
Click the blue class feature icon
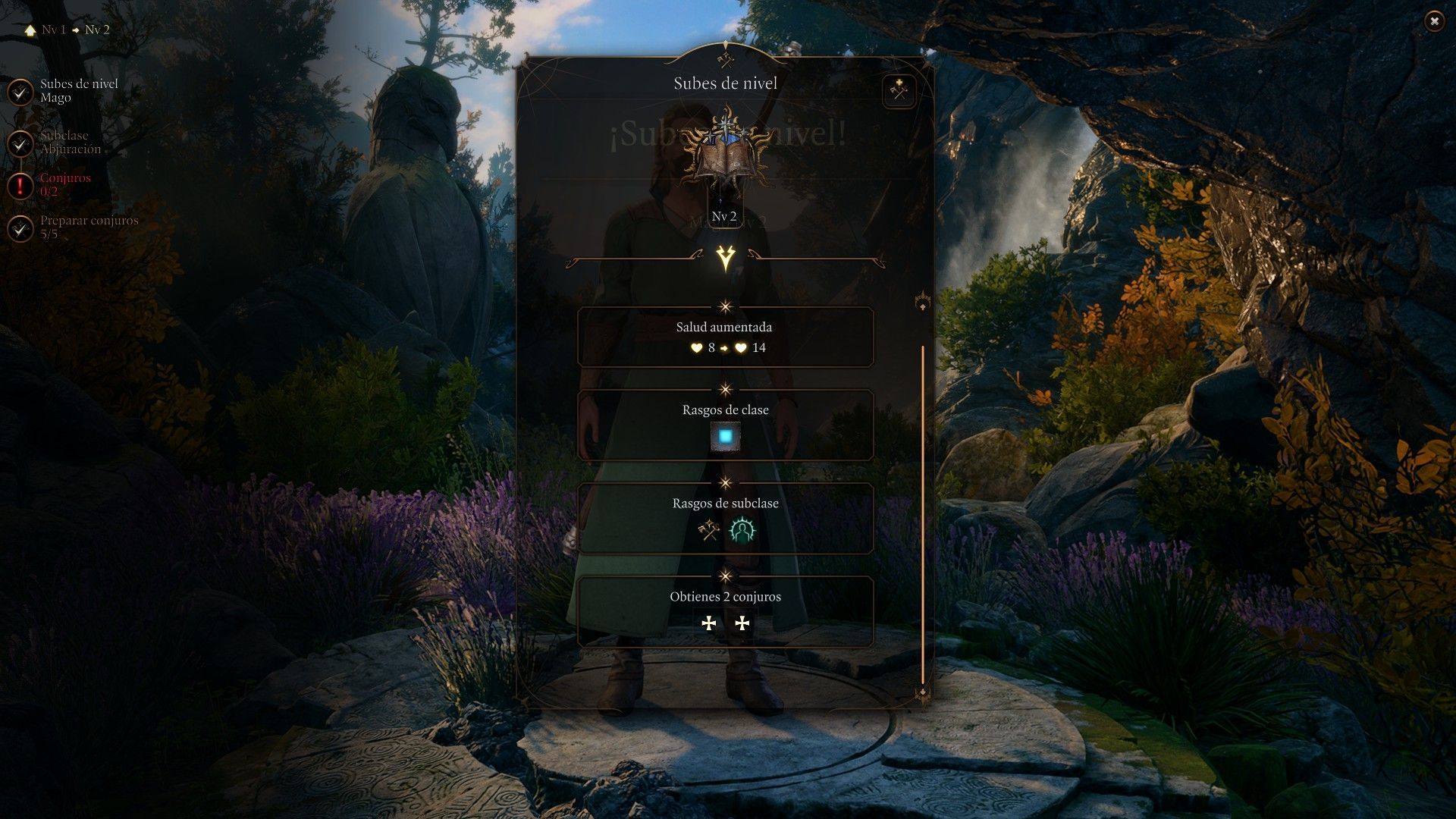coord(726,437)
